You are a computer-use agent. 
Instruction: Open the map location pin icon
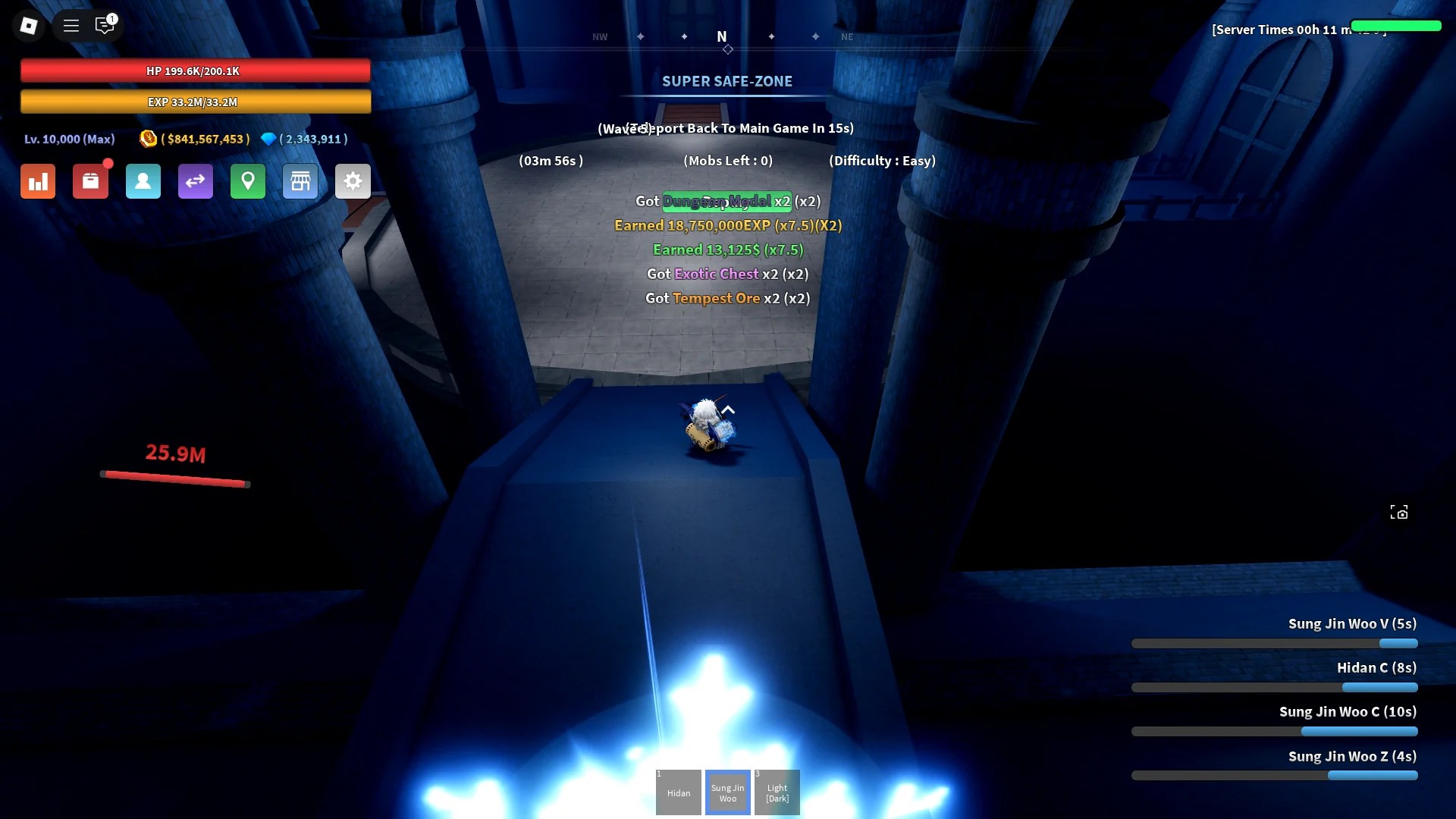pyautogui.click(x=247, y=181)
